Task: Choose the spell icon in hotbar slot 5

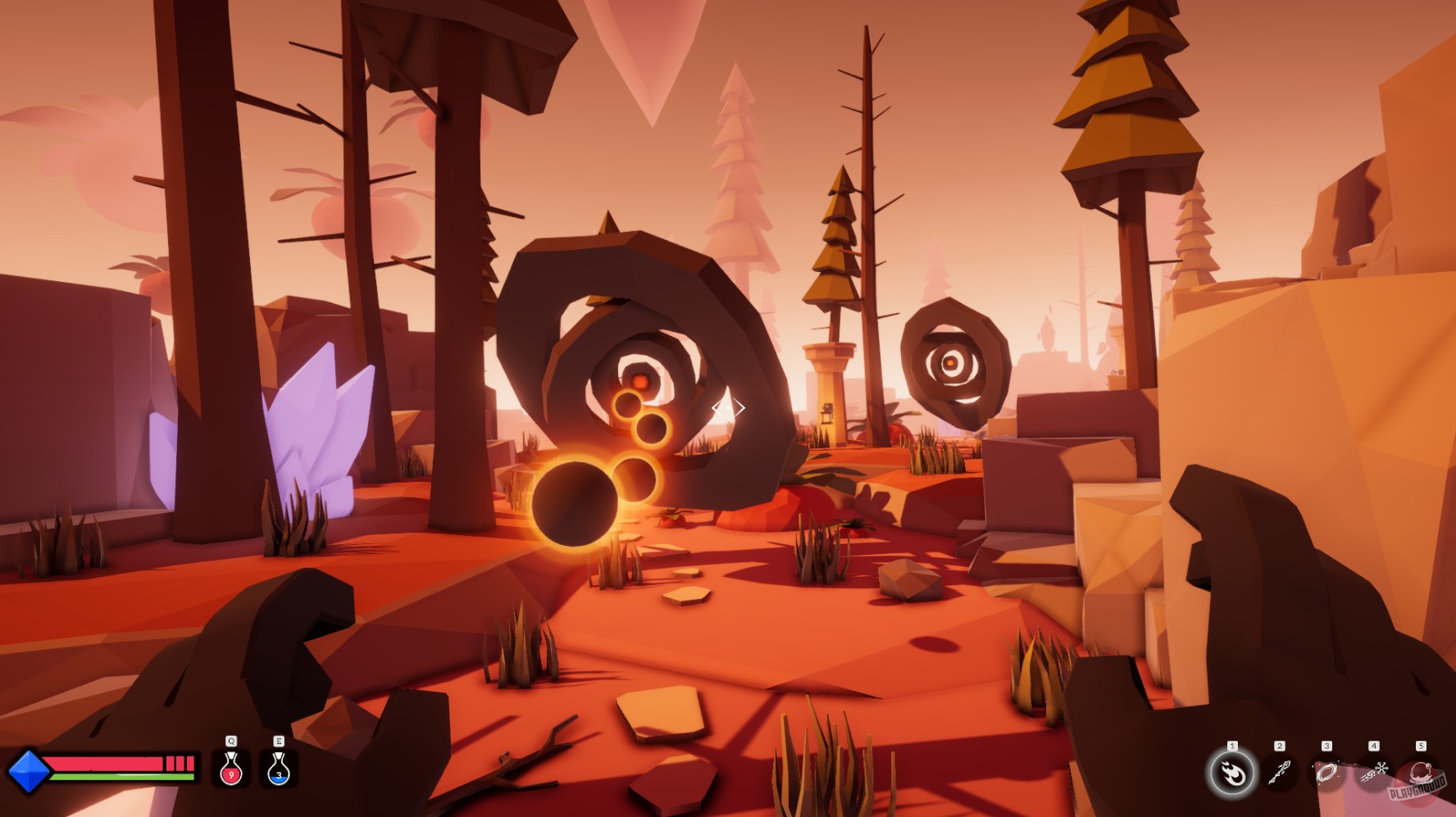Action: (x=1421, y=773)
